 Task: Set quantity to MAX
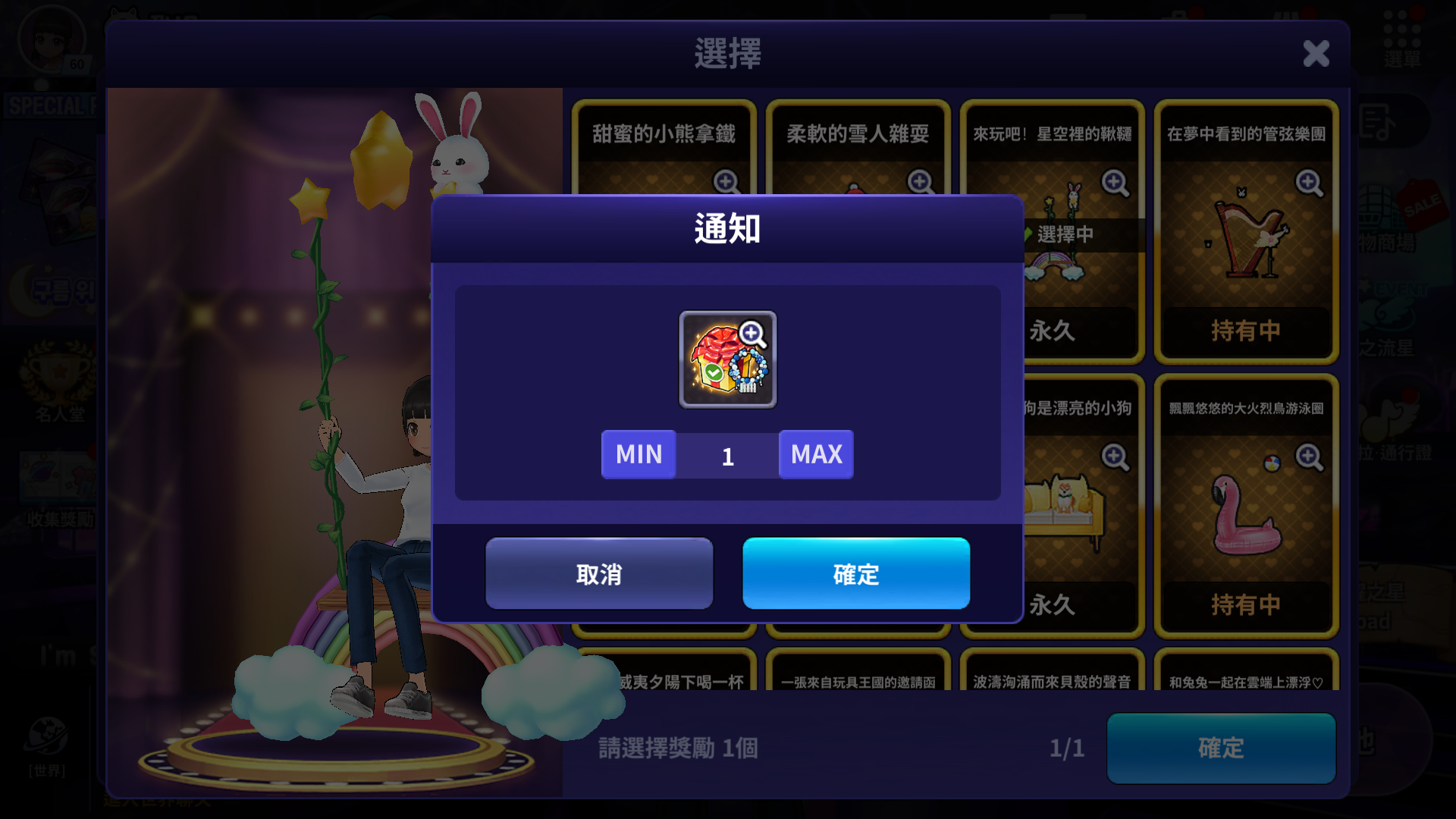(816, 454)
